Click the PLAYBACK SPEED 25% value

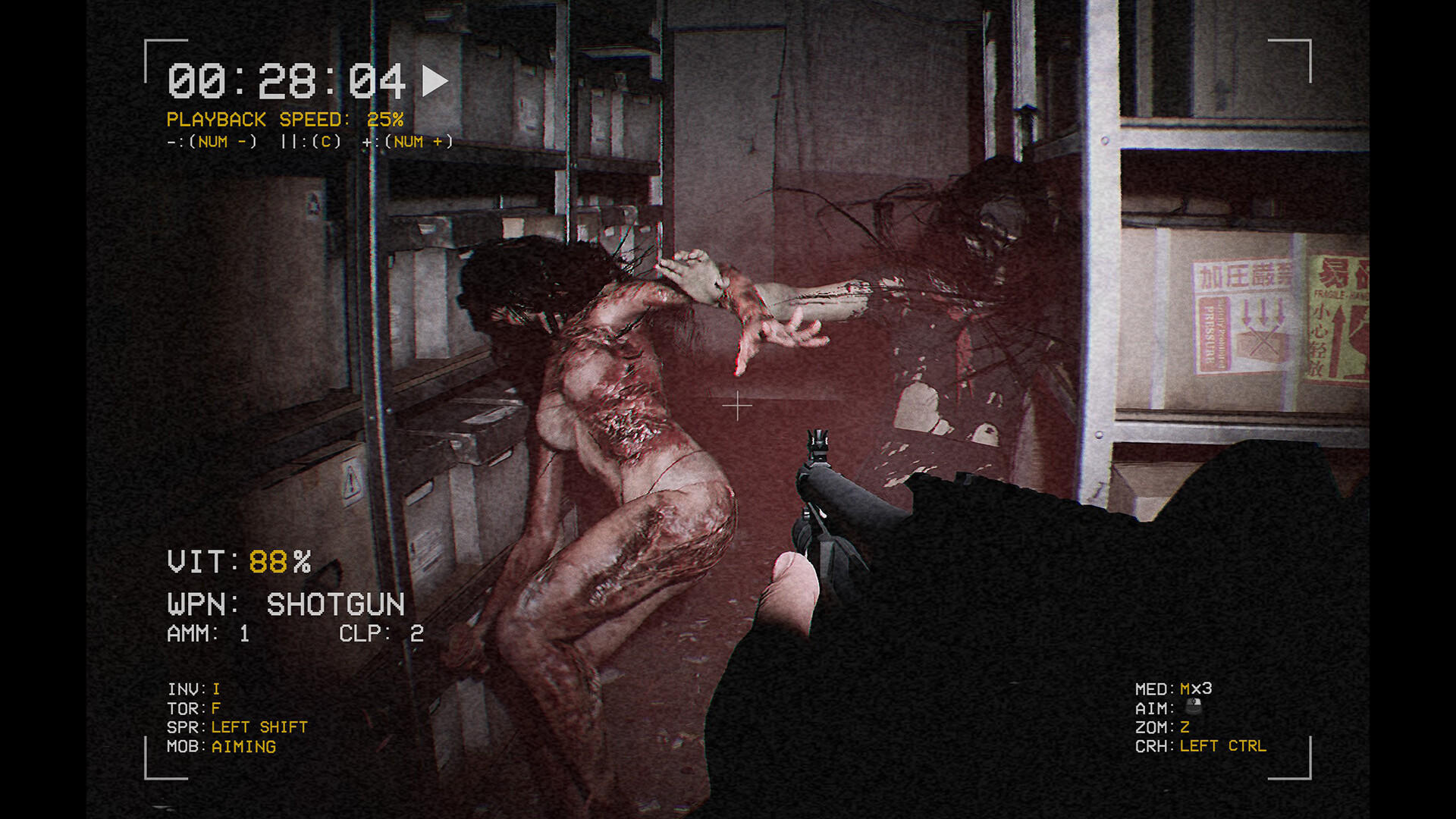coord(385,119)
